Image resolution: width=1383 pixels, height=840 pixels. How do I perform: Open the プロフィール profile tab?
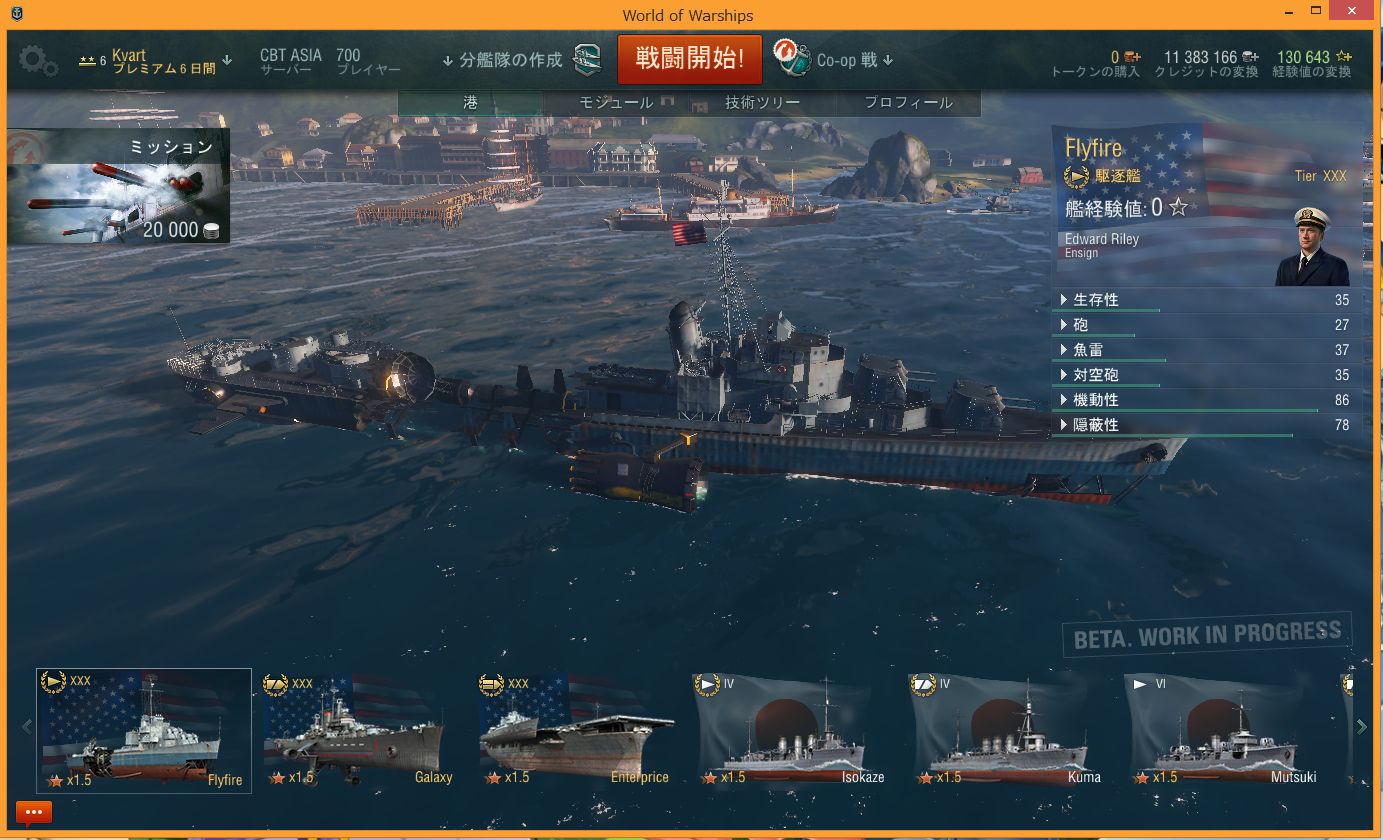[x=908, y=103]
